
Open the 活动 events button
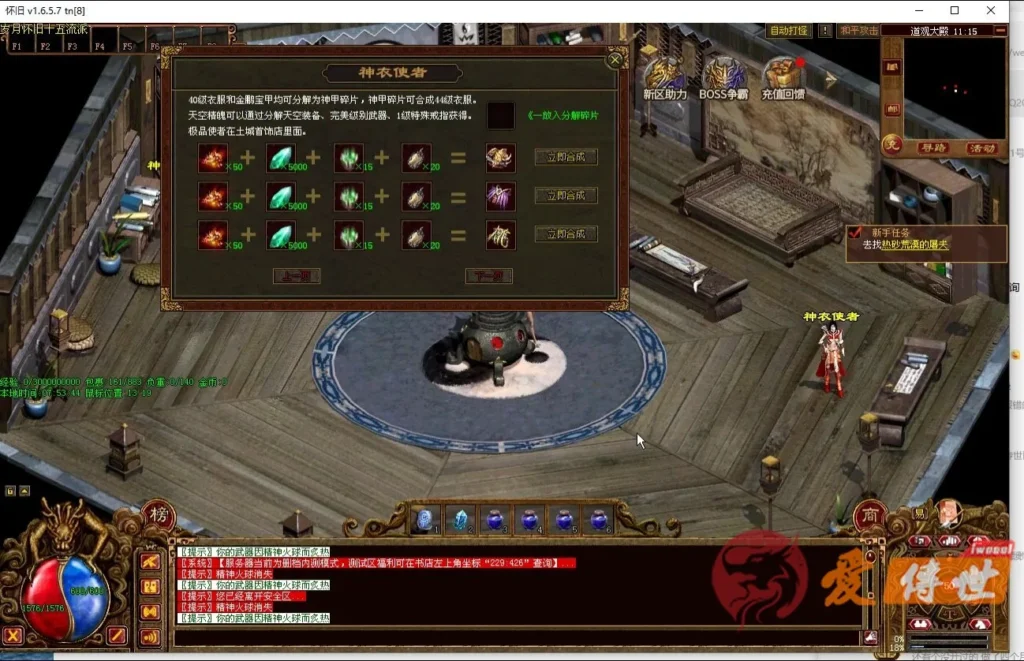pos(982,147)
